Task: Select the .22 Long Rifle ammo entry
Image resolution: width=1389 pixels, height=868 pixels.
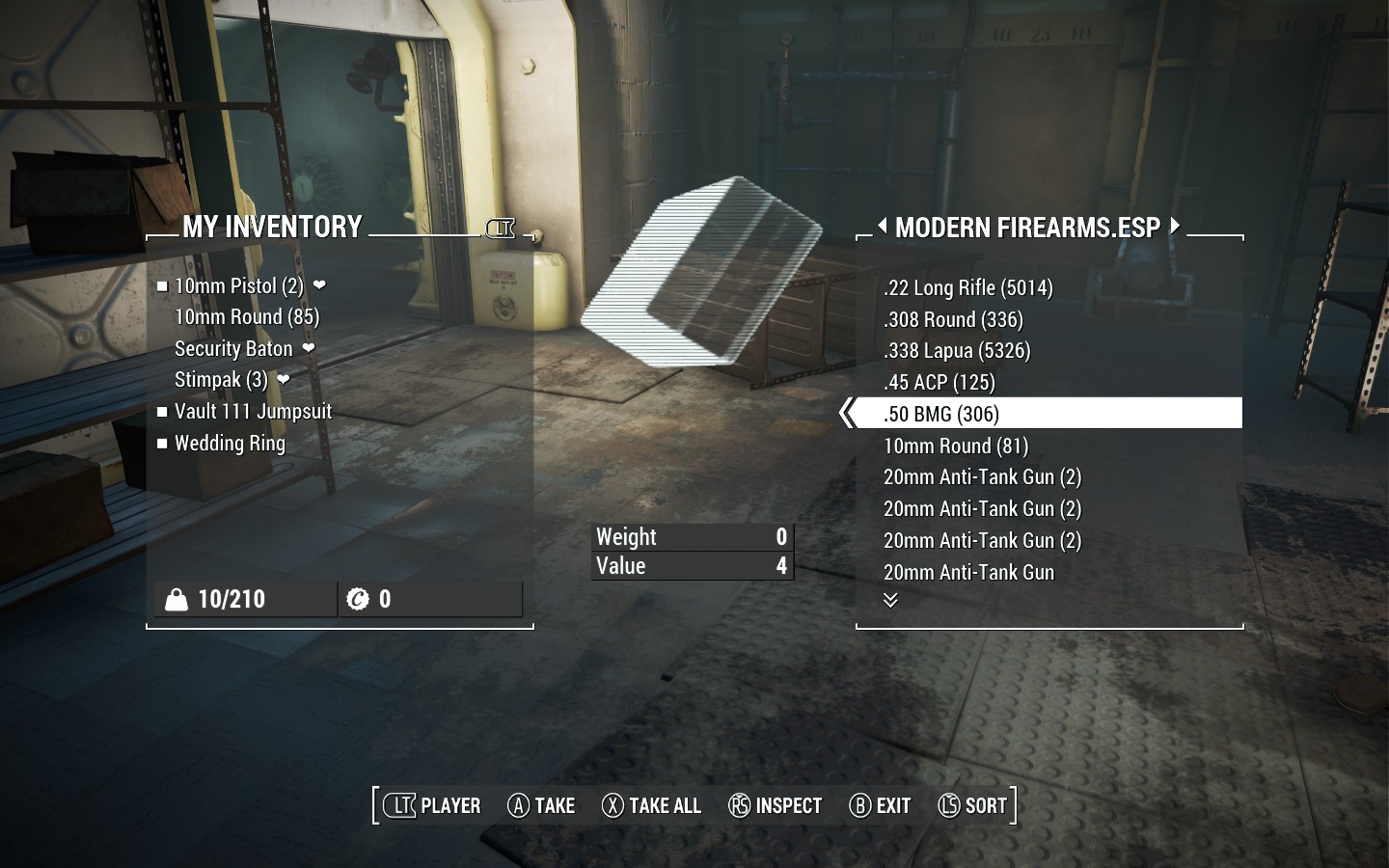Action: point(967,287)
